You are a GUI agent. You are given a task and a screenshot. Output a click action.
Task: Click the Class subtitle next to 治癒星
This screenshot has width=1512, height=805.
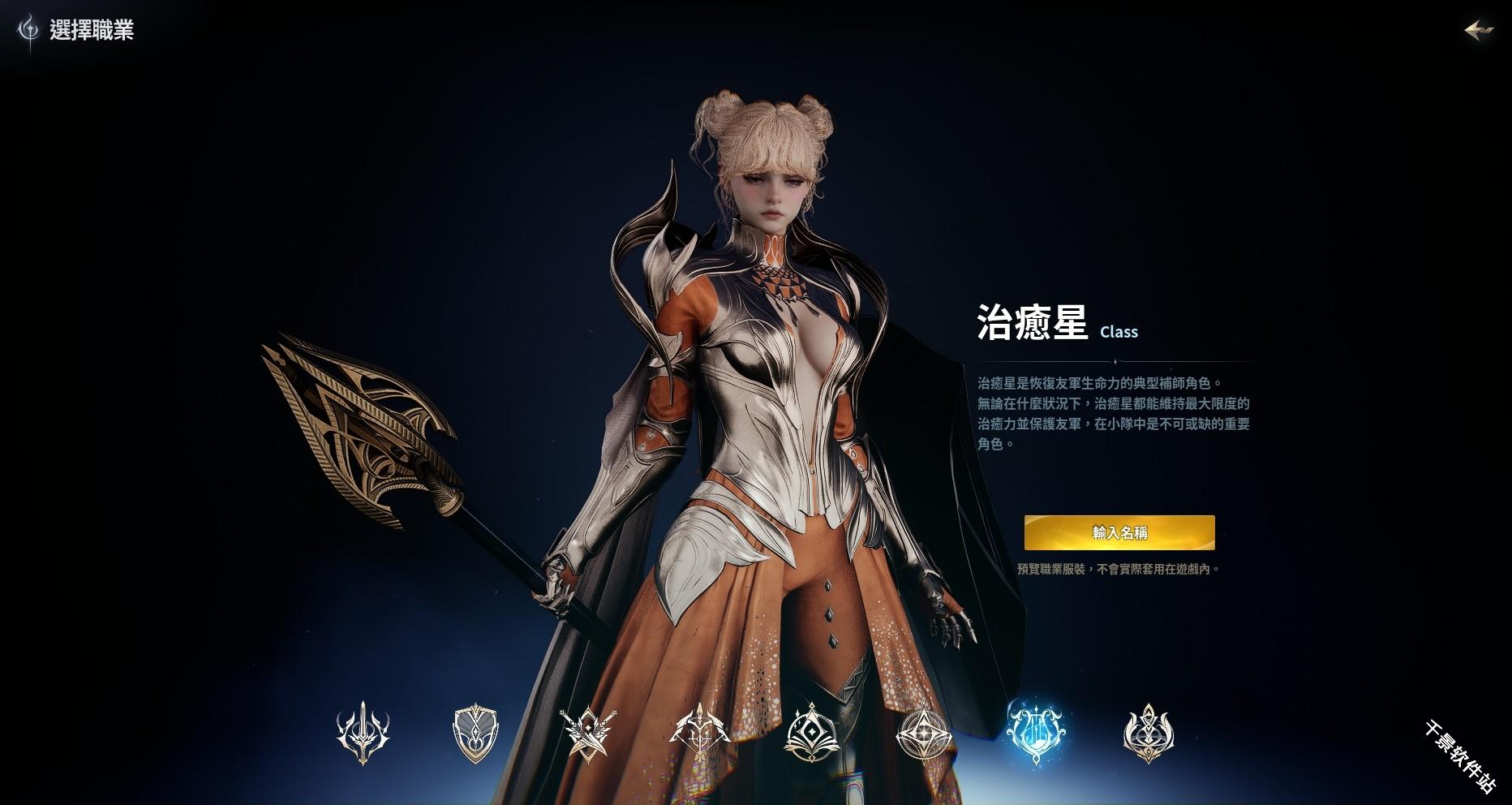point(1119,332)
